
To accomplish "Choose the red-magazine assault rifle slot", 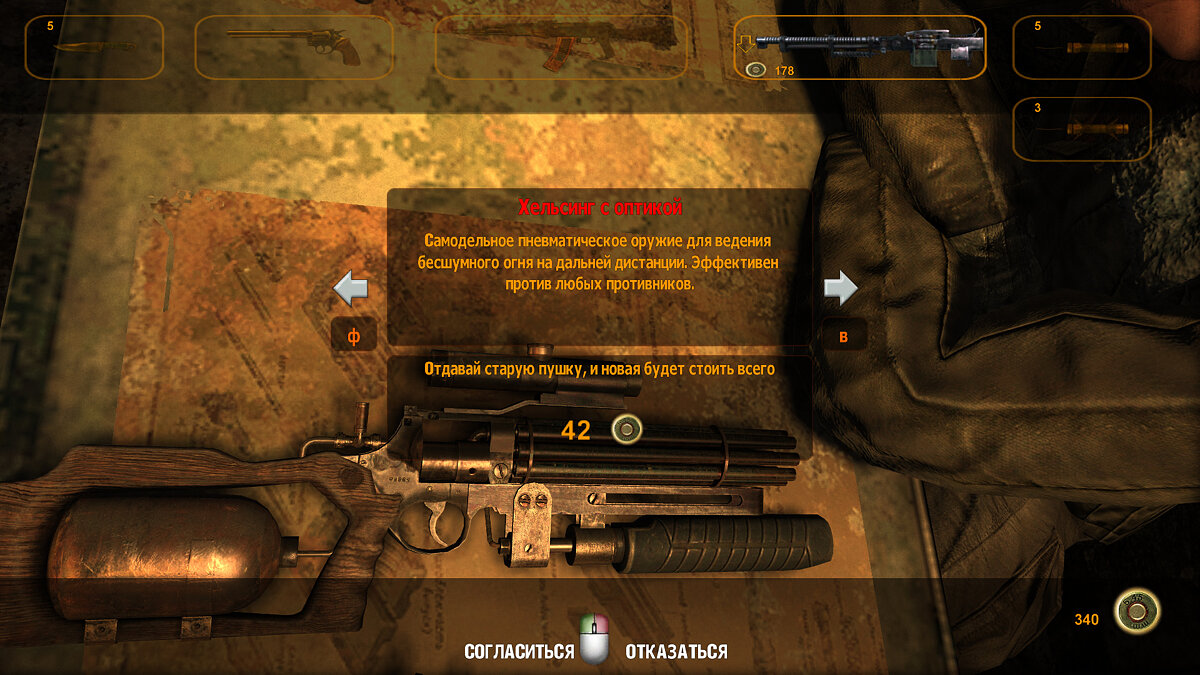I will click(561, 47).
